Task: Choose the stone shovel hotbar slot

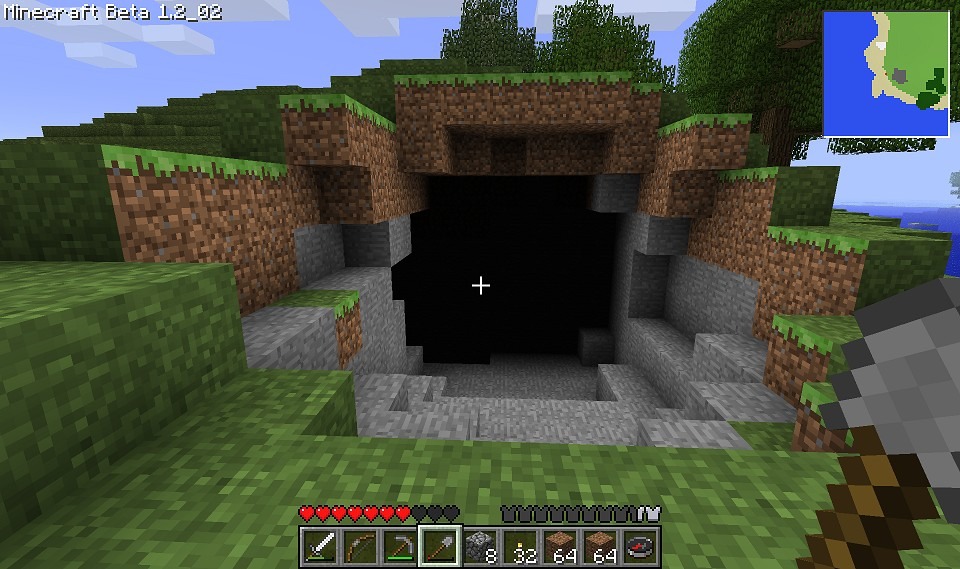Action: tap(440, 546)
